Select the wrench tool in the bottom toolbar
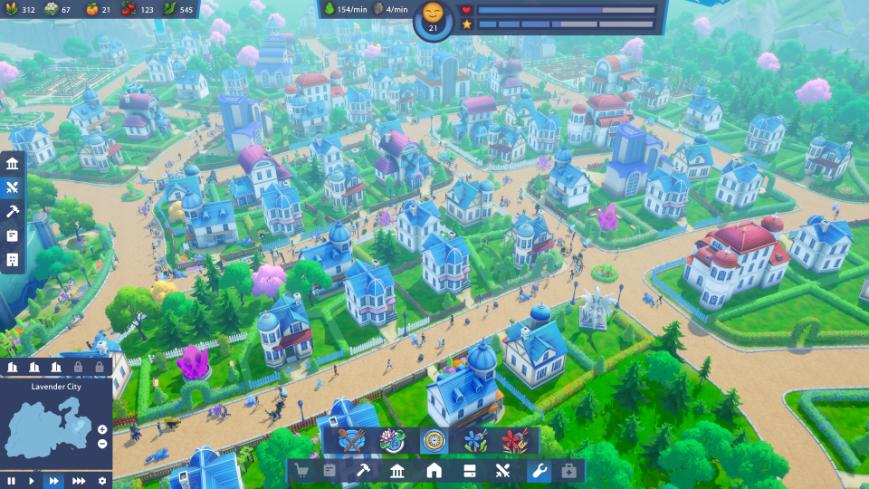The image size is (869, 489). pos(537,471)
